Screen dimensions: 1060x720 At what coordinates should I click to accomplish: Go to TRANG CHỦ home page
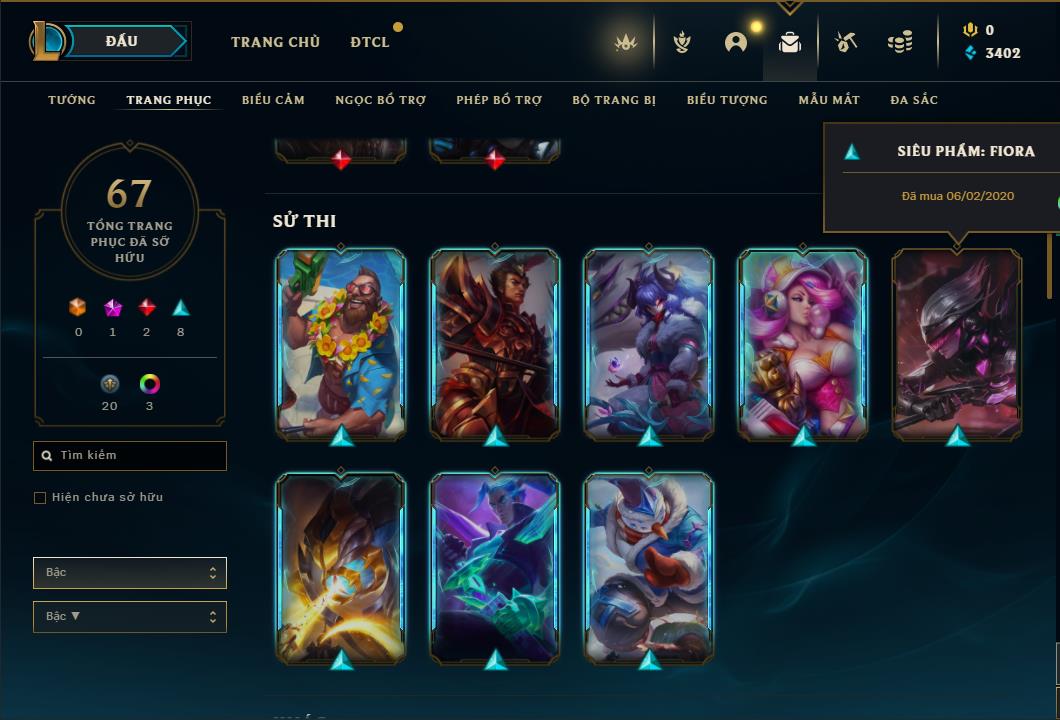pyautogui.click(x=275, y=42)
